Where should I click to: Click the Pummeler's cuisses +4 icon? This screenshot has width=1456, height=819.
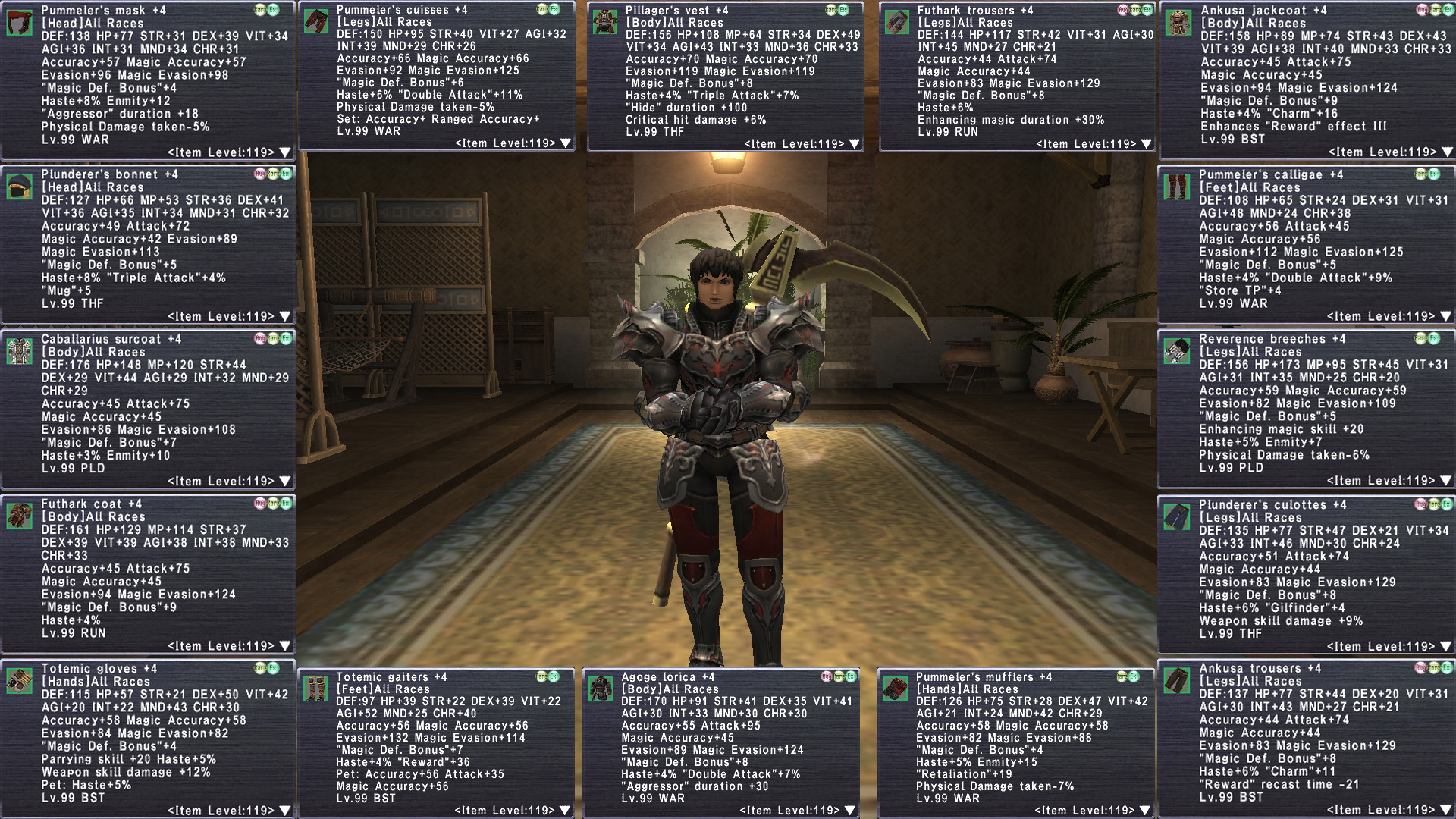[x=315, y=21]
